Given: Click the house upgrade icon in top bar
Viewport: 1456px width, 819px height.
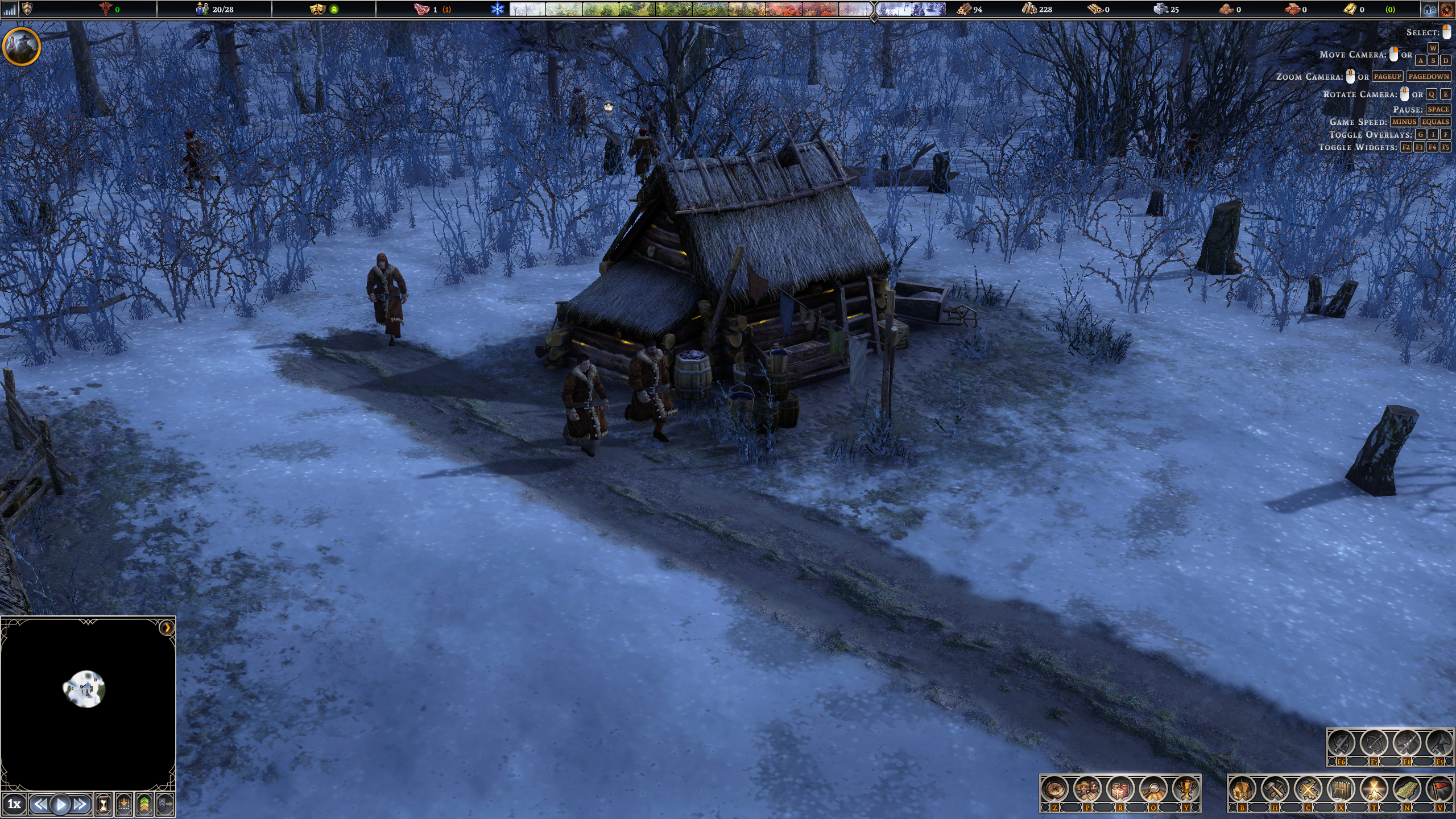Looking at the screenshot, I should [1428, 10].
